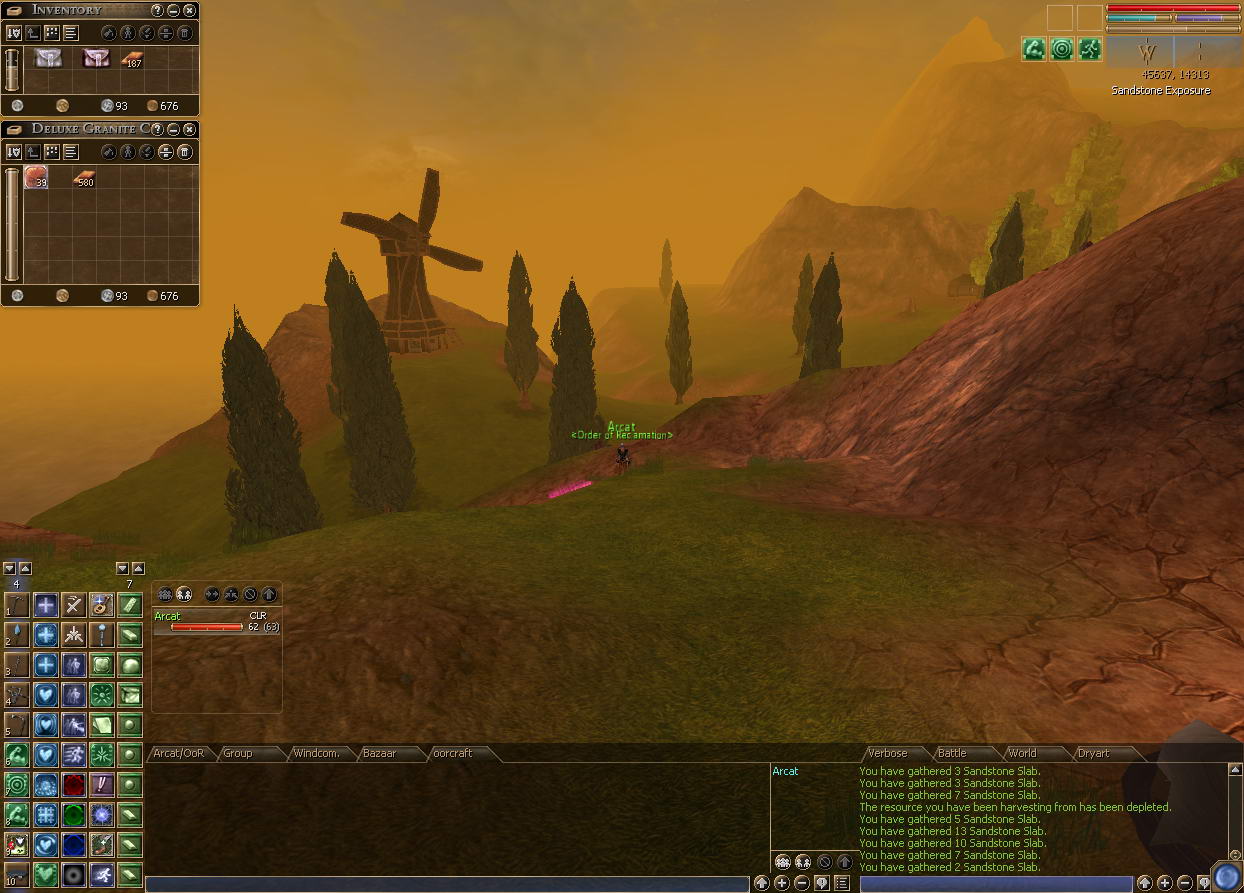Minimize the Deluxe Granite container window
Image resolution: width=1244 pixels, height=893 pixels.
174,130
